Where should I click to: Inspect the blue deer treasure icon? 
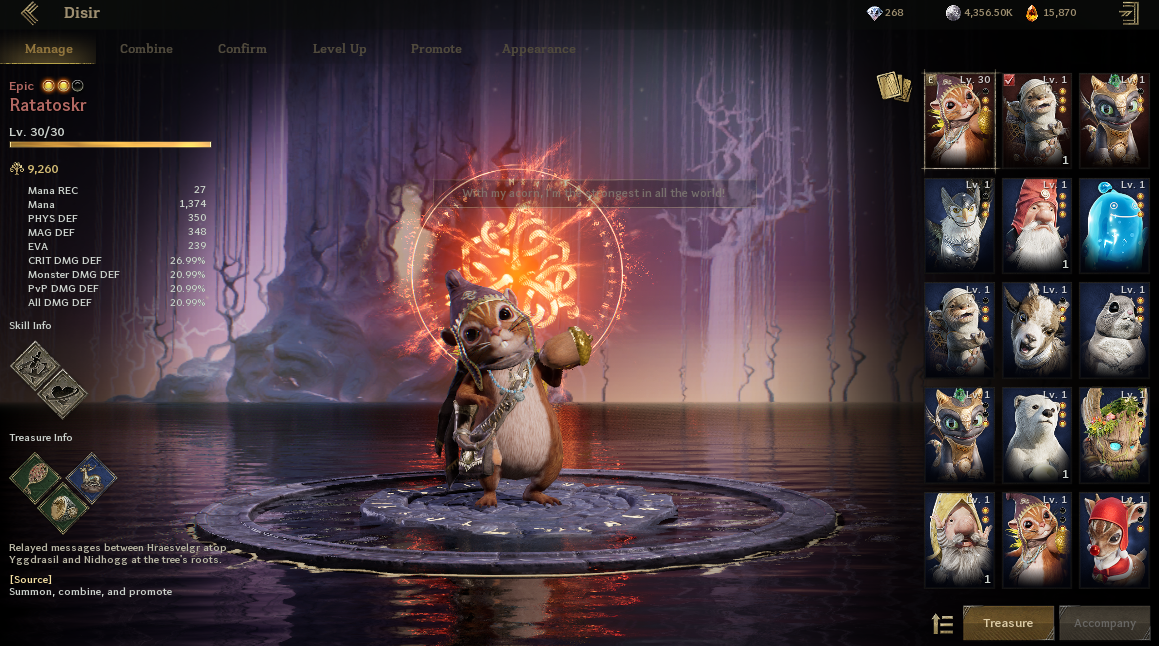click(x=92, y=477)
